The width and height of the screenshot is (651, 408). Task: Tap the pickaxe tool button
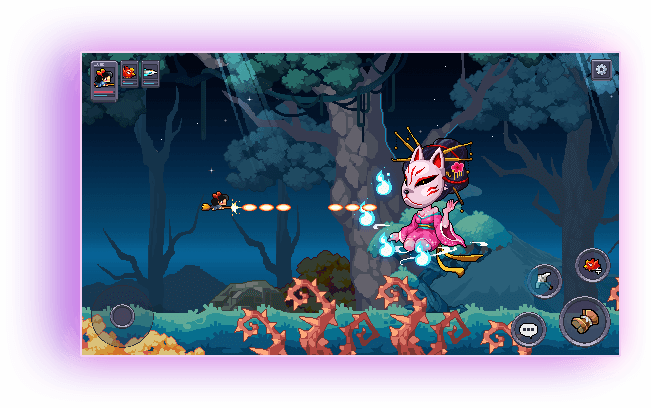pos(544,281)
